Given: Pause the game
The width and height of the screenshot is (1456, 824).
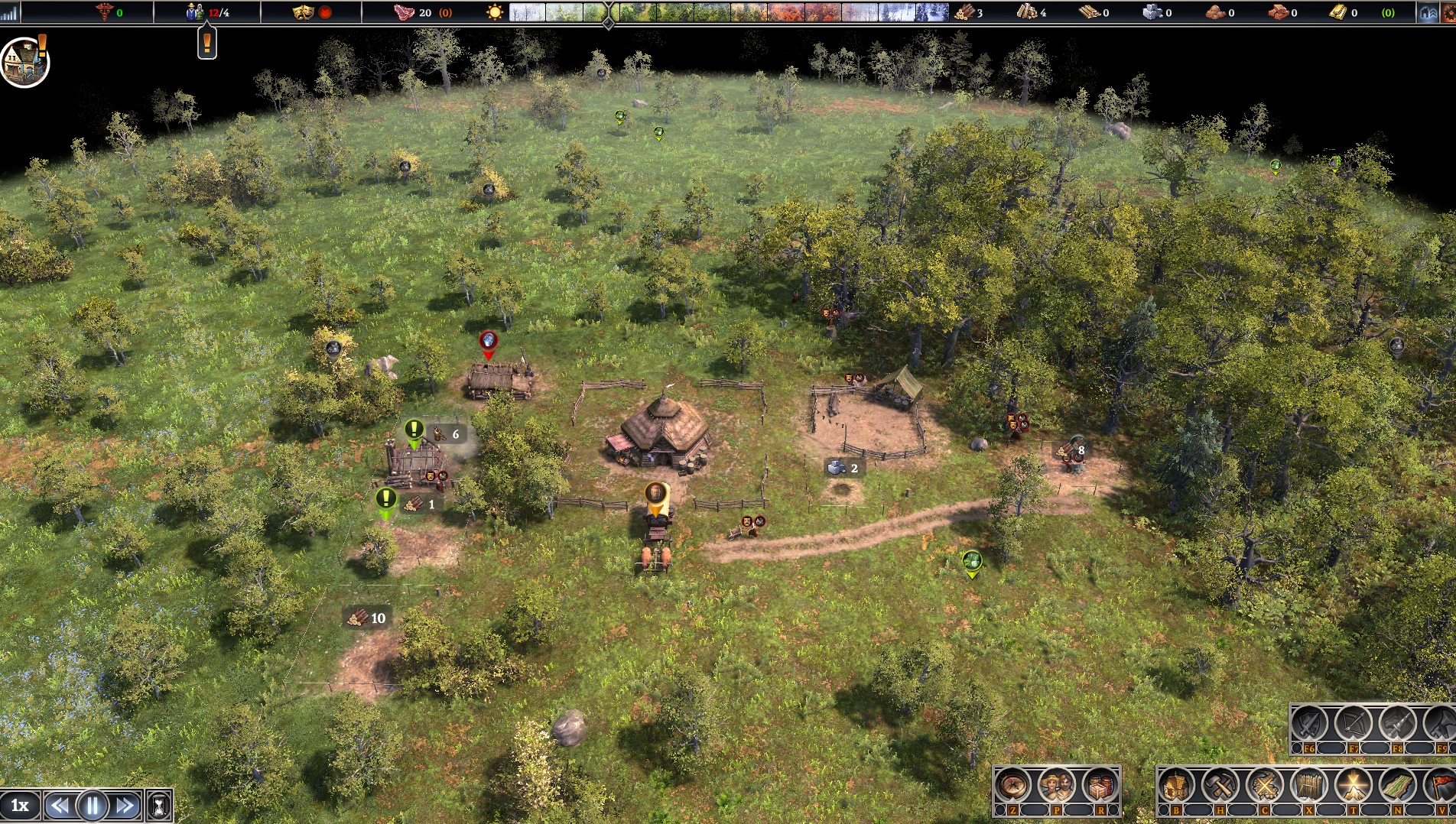Looking at the screenshot, I should click(x=93, y=806).
